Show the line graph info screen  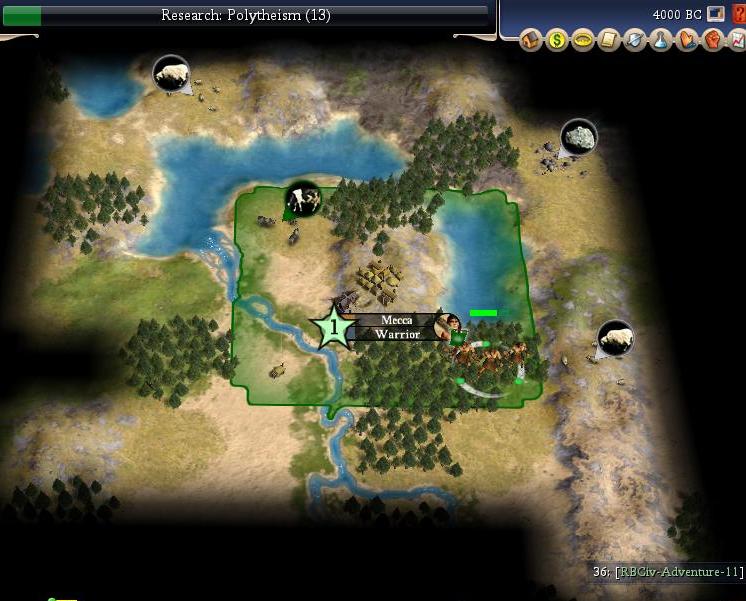click(x=738, y=41)
